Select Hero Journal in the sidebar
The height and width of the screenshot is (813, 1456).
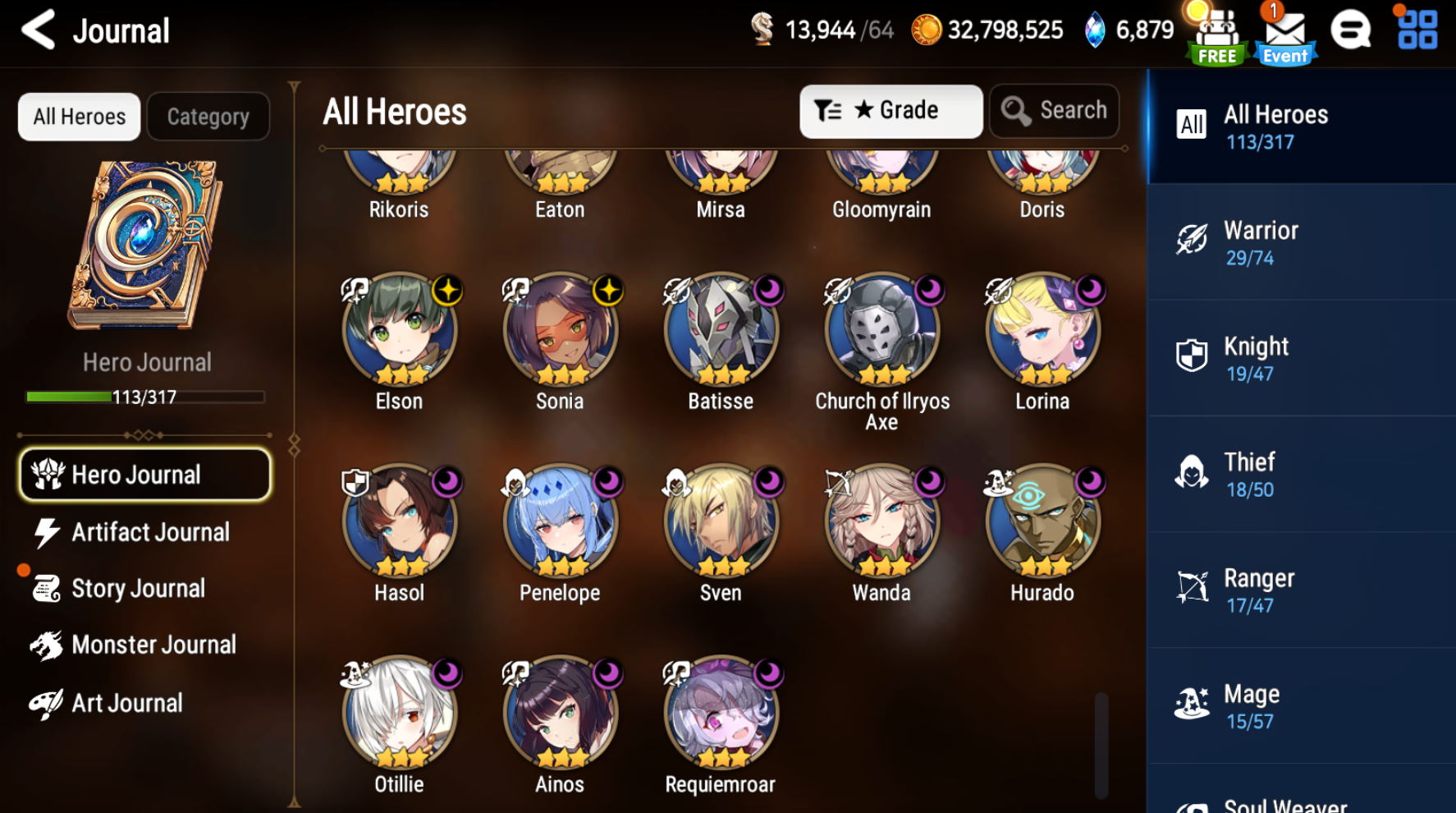(x=144, y=475)
